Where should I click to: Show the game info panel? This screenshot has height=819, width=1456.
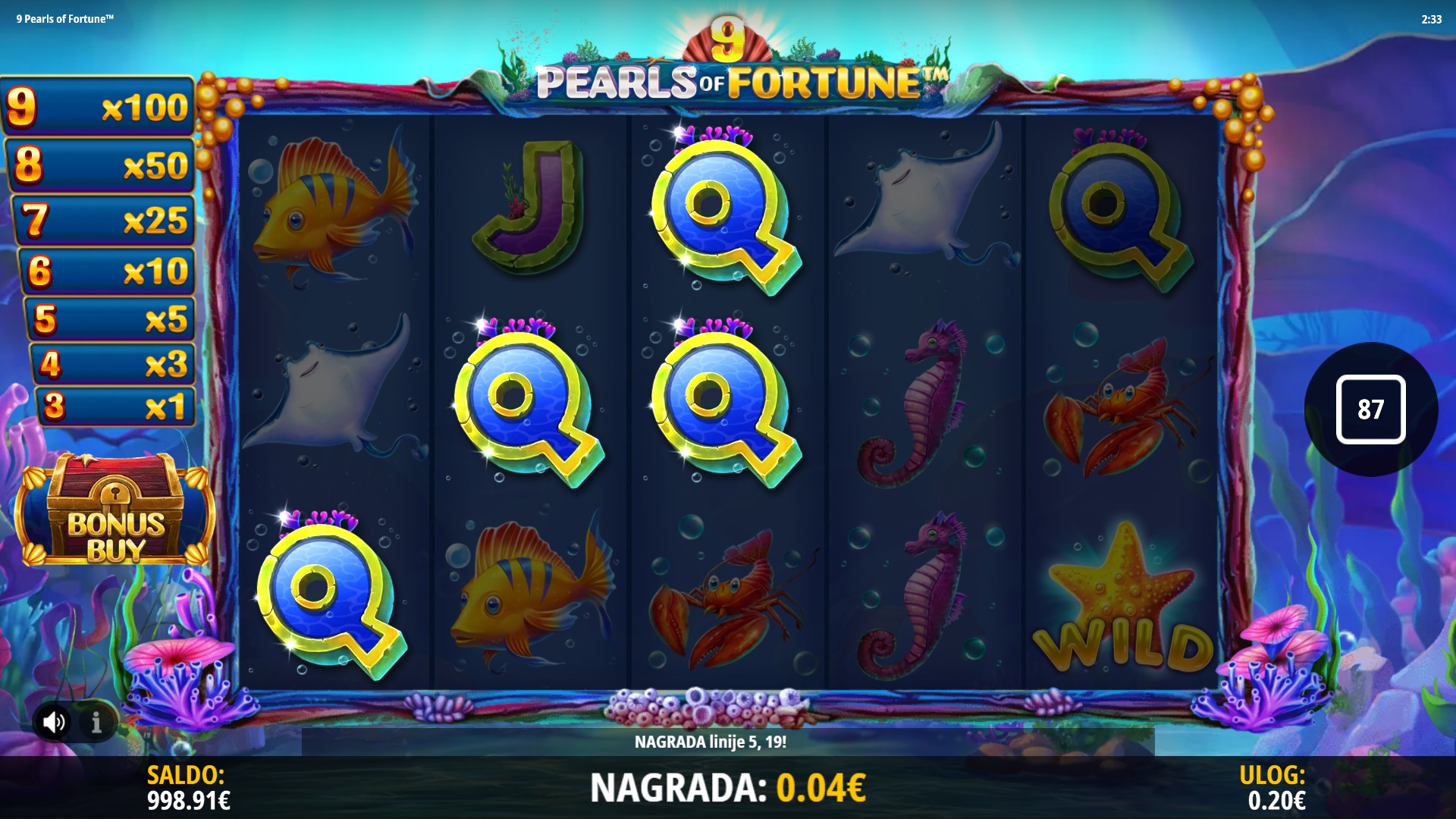coord(96,723)
